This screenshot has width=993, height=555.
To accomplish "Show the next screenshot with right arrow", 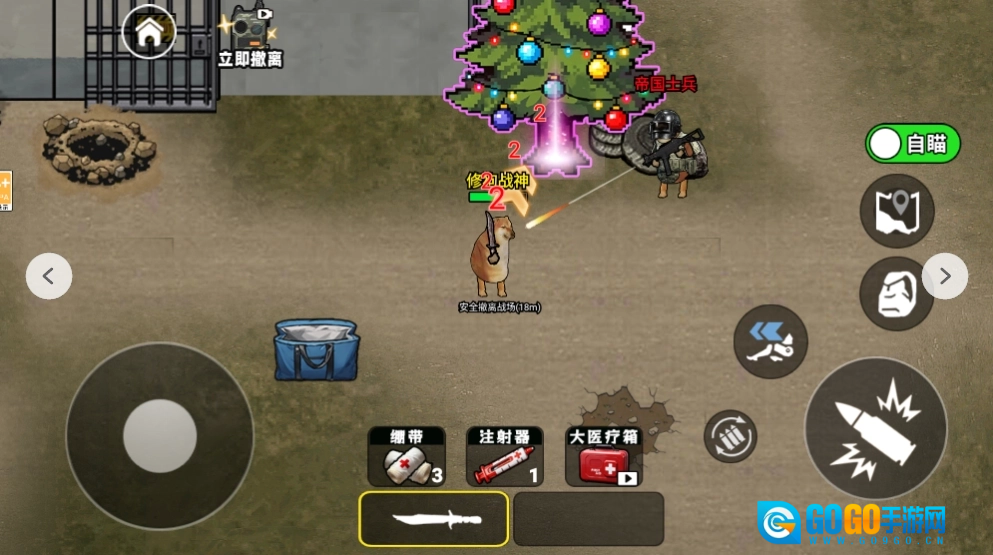I will point(944,276).
